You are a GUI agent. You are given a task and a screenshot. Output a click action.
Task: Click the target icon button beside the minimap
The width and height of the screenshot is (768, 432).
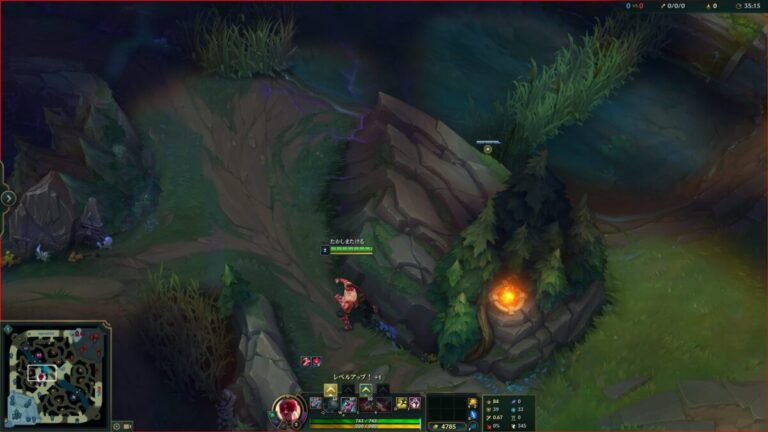click(x=116, y=426)
